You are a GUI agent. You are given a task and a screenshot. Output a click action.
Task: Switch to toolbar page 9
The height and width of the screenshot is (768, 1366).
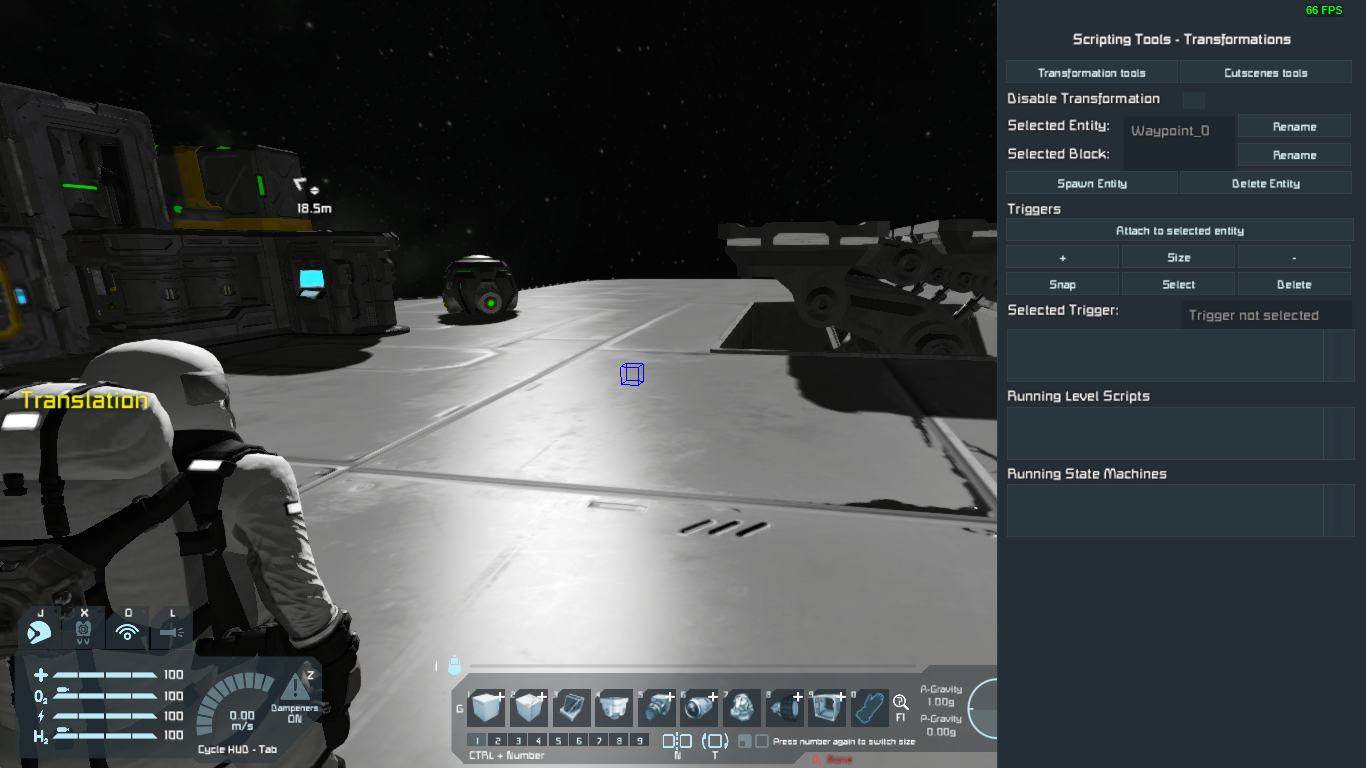pos(639,741)
